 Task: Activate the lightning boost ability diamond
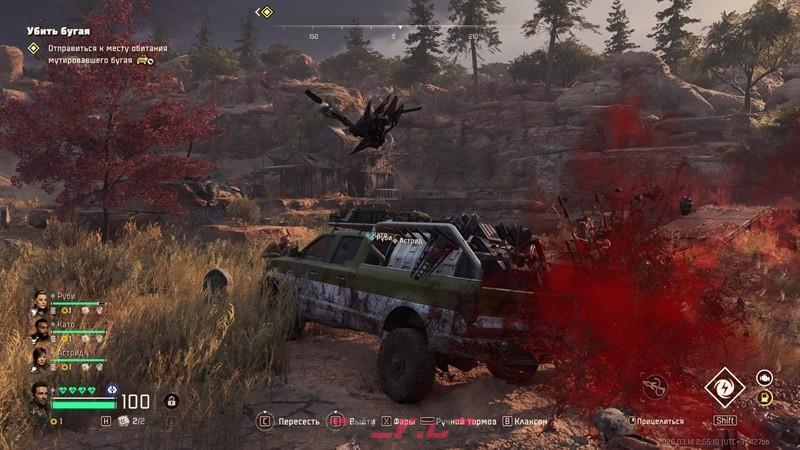pos(724,388)
